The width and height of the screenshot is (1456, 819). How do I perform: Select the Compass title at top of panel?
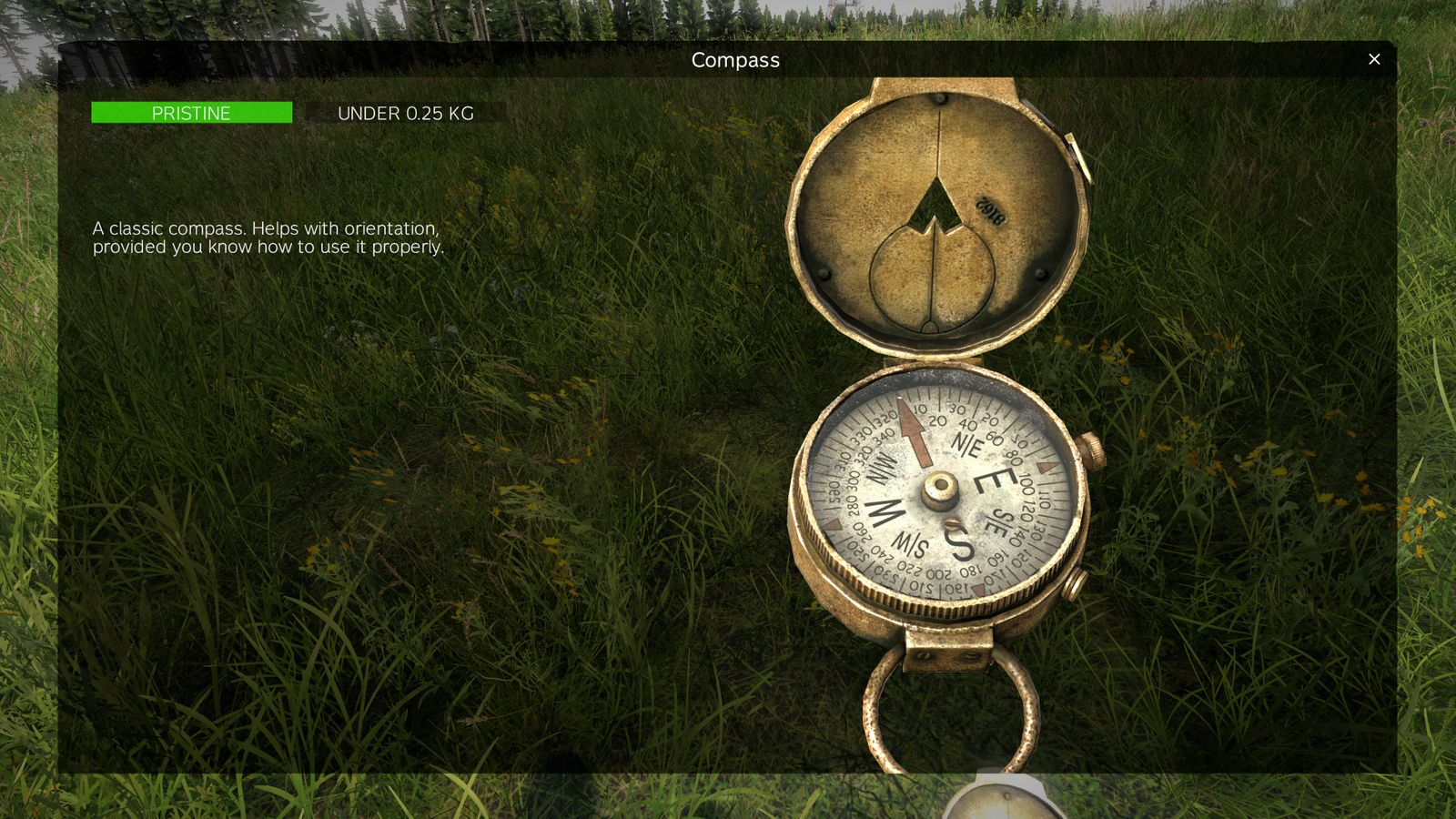[x=735, y=60]
